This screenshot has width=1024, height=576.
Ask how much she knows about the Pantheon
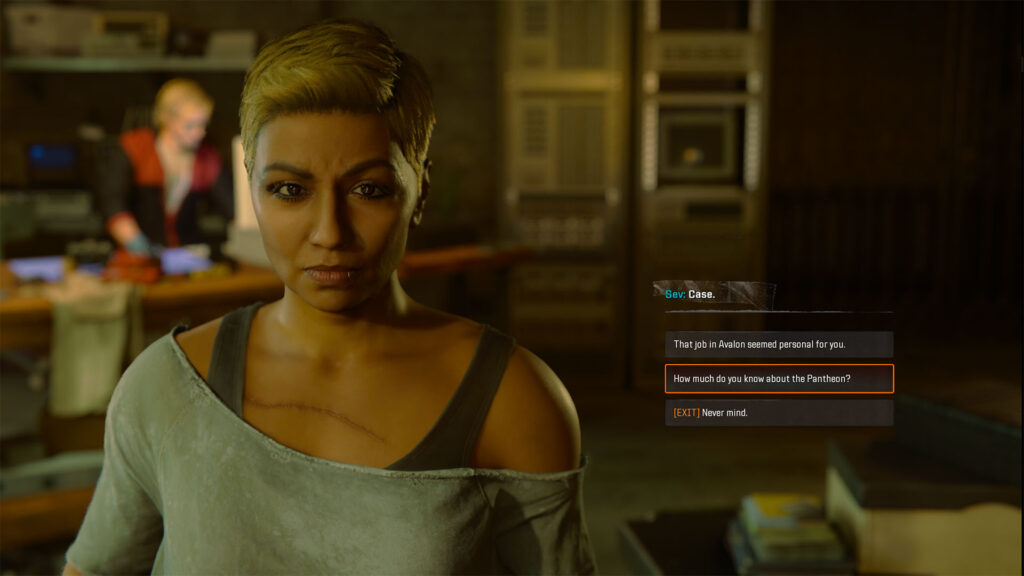(x=778, y=379)
